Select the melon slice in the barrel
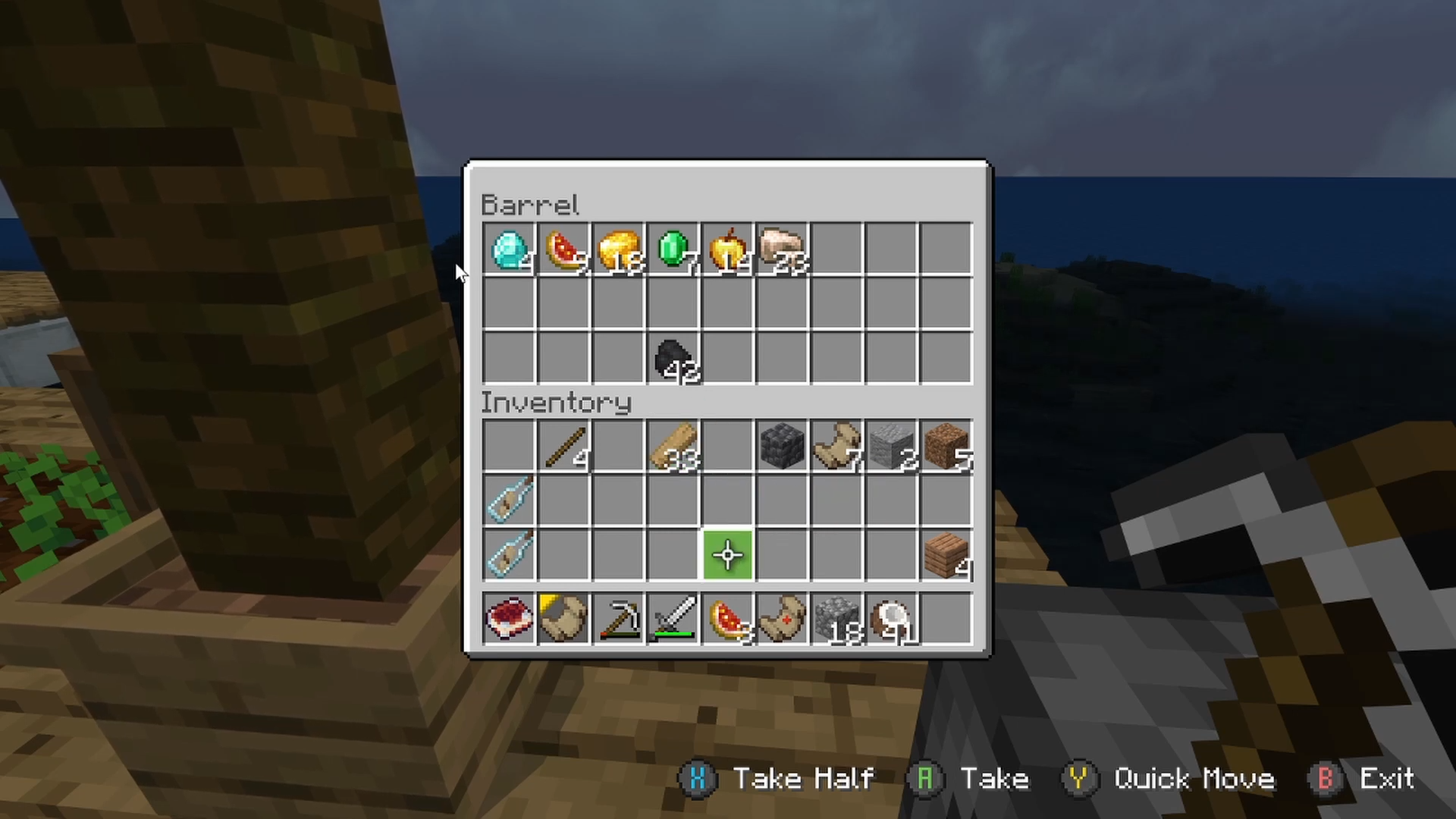Image resolution: width=1456 pixels, height=819 pixels. coord(563,249)
